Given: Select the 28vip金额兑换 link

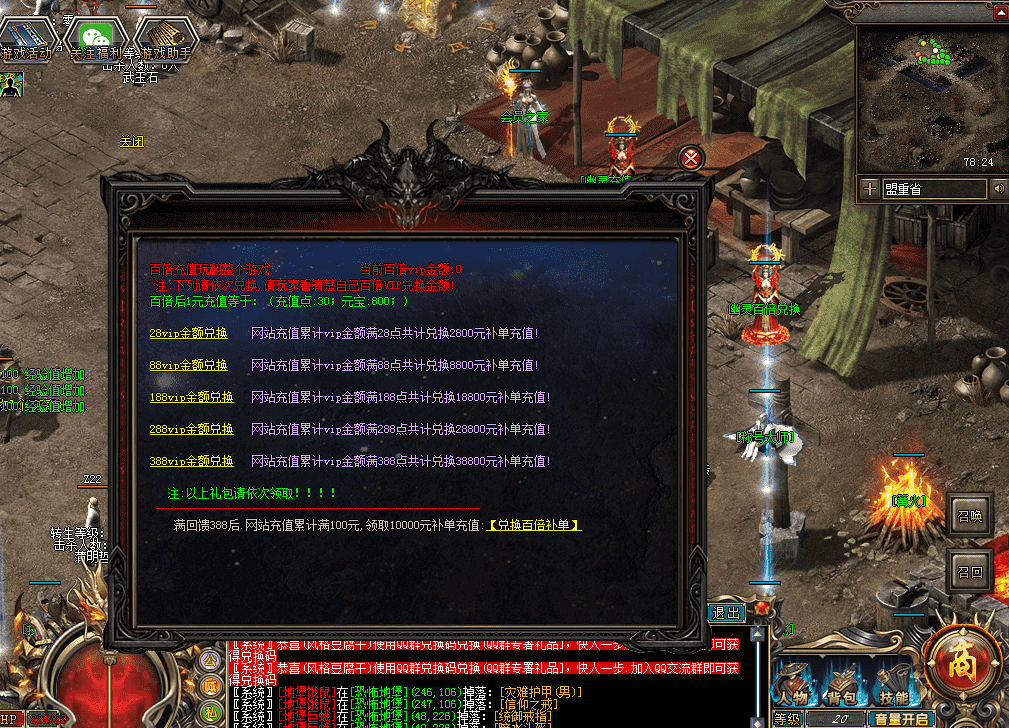Looking at the screenshot, I should tap(189, 333).
